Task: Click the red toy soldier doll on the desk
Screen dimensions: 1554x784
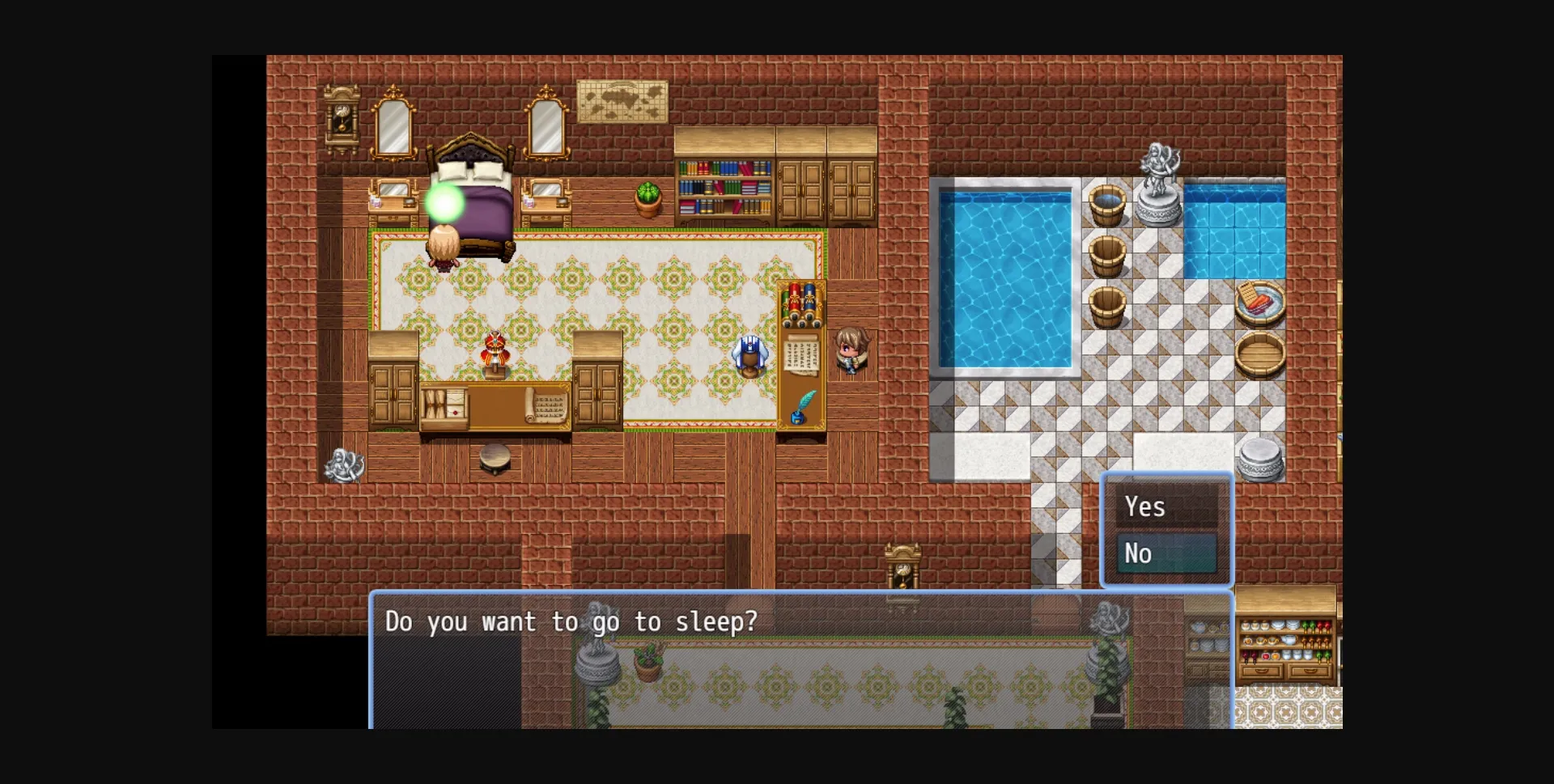Action: pyautogui.click(x=495, y=348)
